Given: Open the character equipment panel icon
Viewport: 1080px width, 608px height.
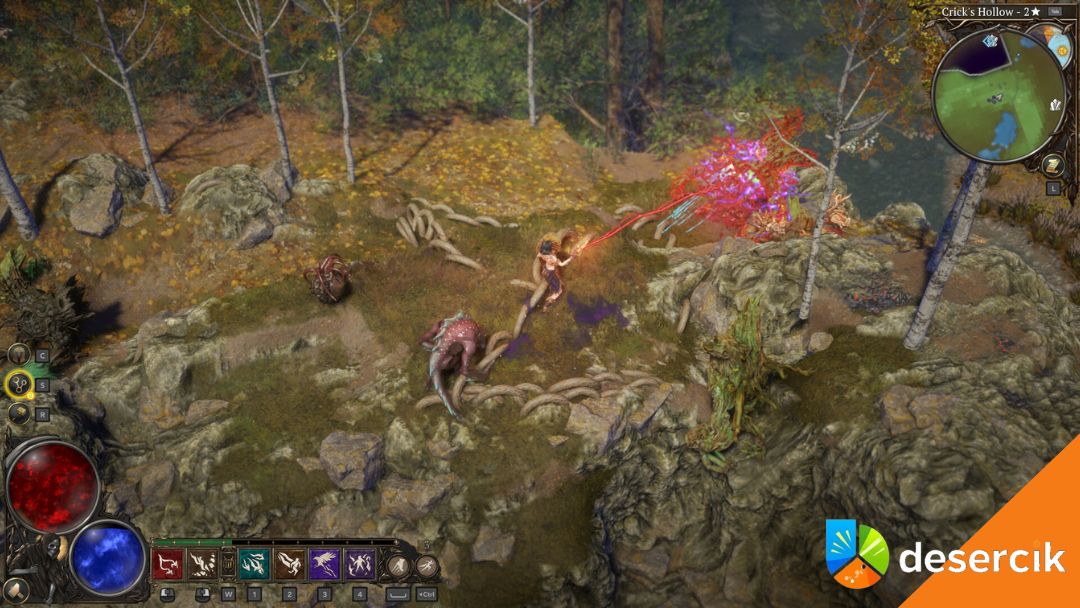Looking at the screenshot, I should pos(18,354).
